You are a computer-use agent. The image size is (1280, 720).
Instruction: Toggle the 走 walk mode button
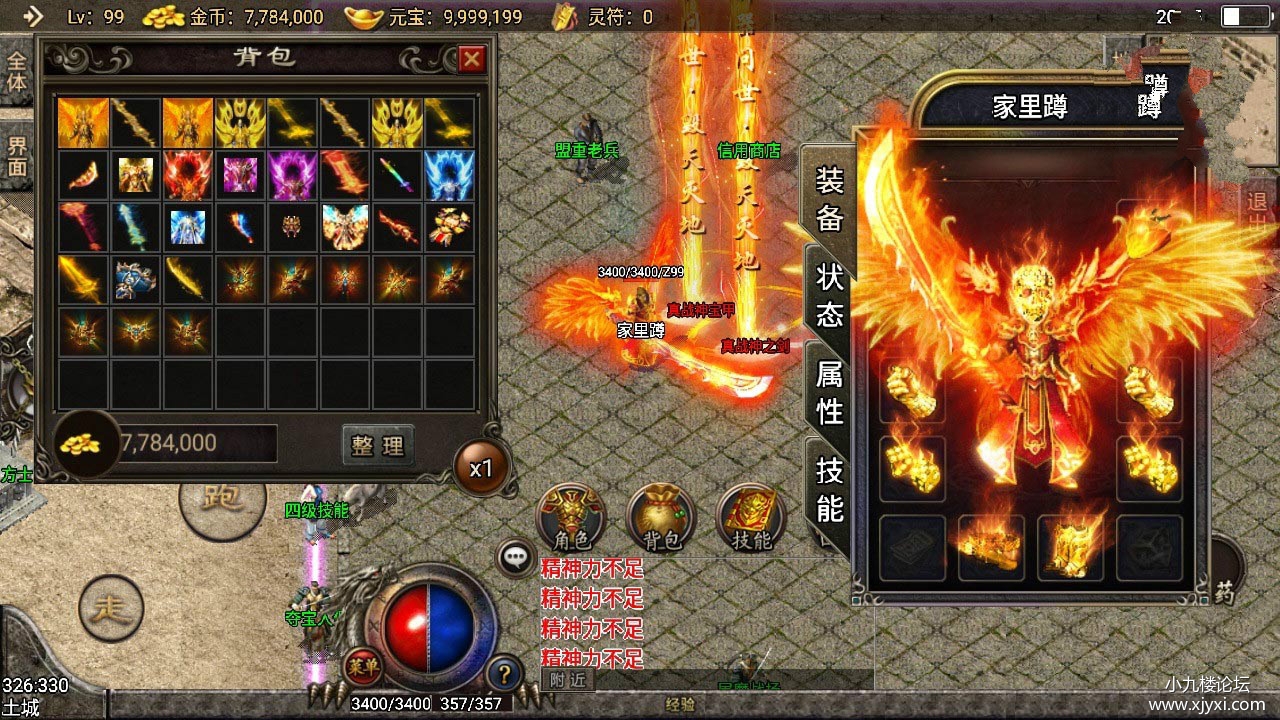(111, 608)
